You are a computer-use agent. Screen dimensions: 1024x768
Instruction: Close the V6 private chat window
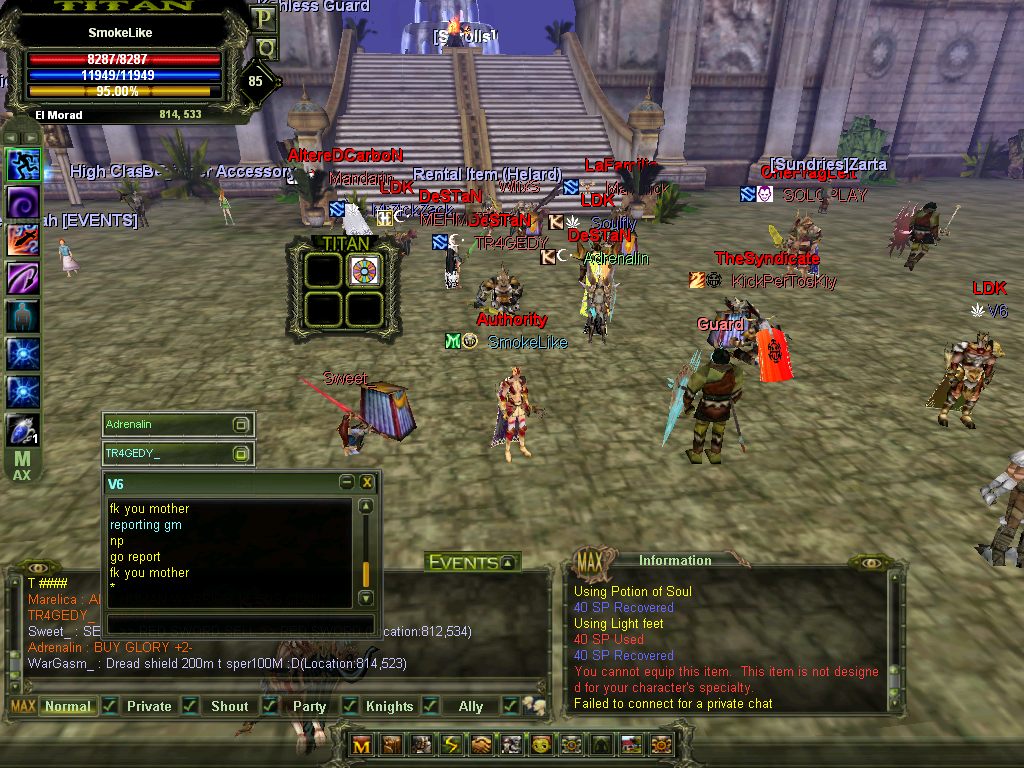367,483
